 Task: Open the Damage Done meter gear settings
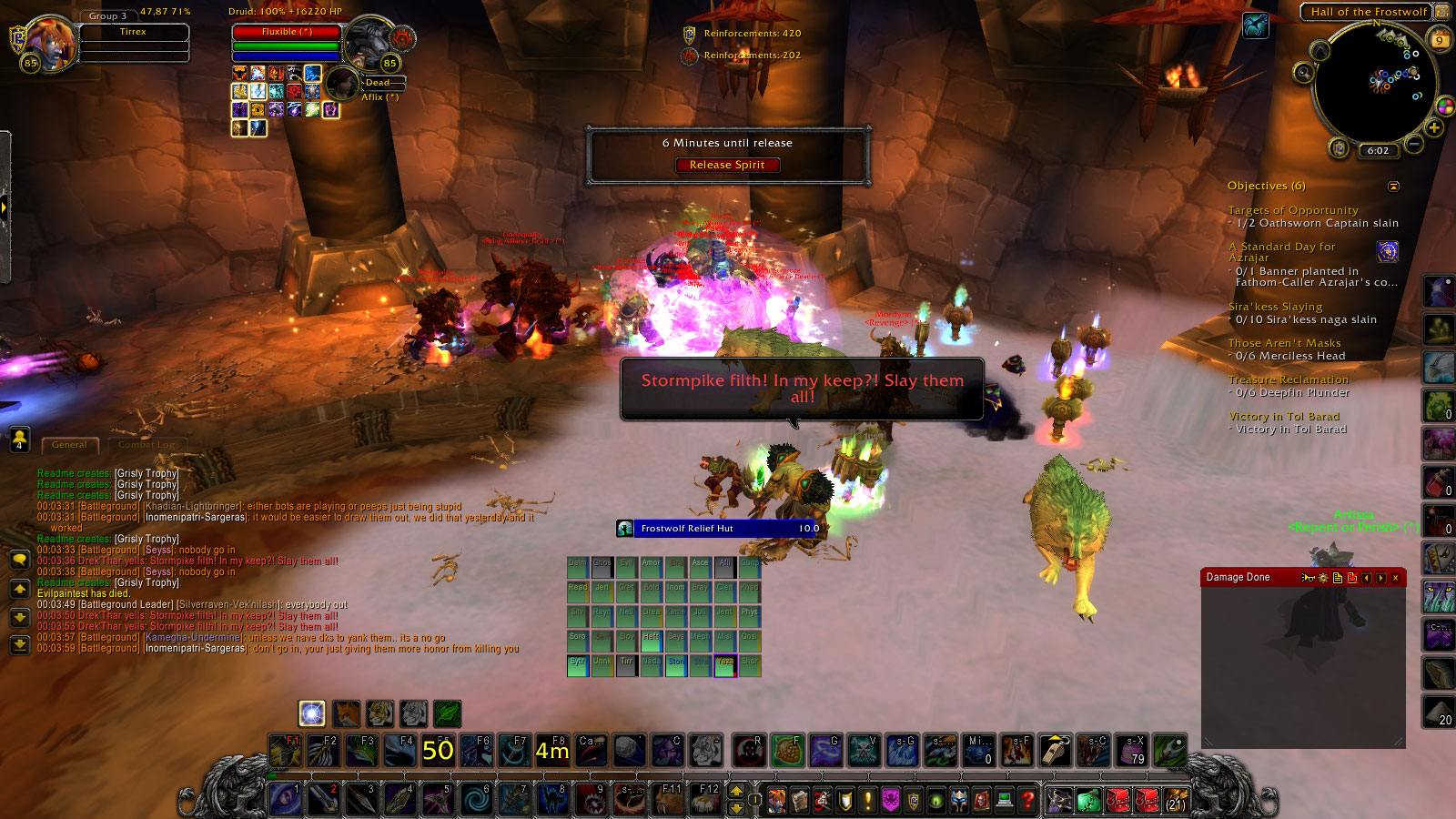click(x=1322, y=578)
